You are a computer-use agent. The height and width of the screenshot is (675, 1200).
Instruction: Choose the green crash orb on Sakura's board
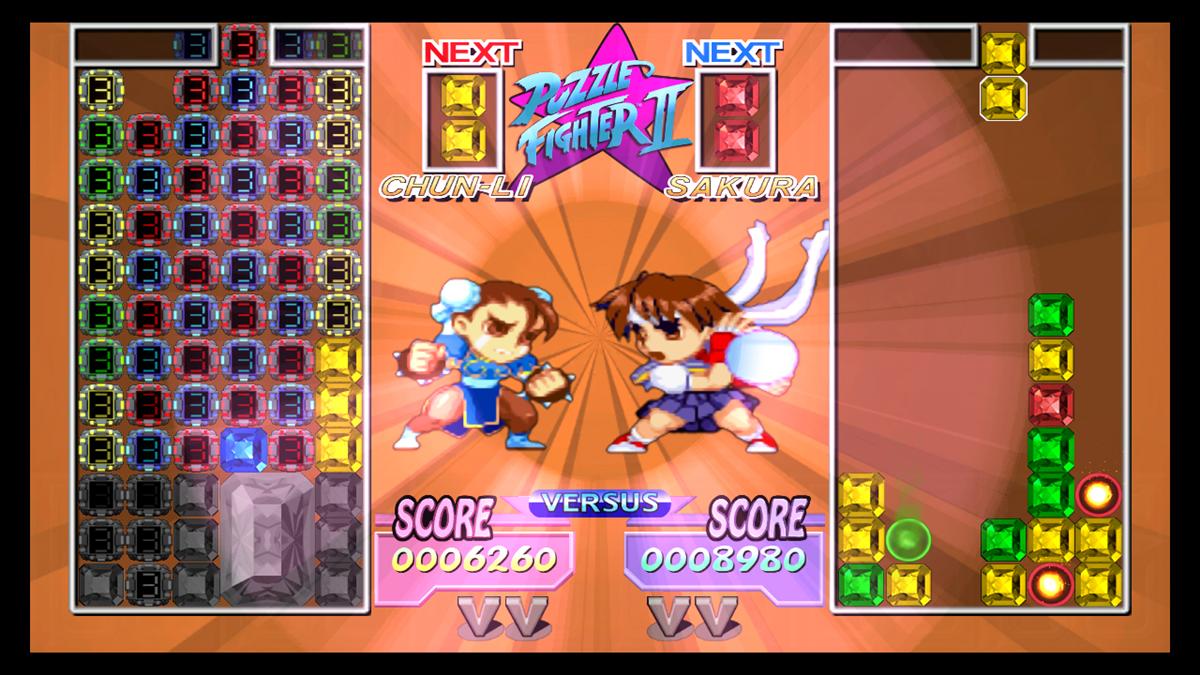(908, 539)
